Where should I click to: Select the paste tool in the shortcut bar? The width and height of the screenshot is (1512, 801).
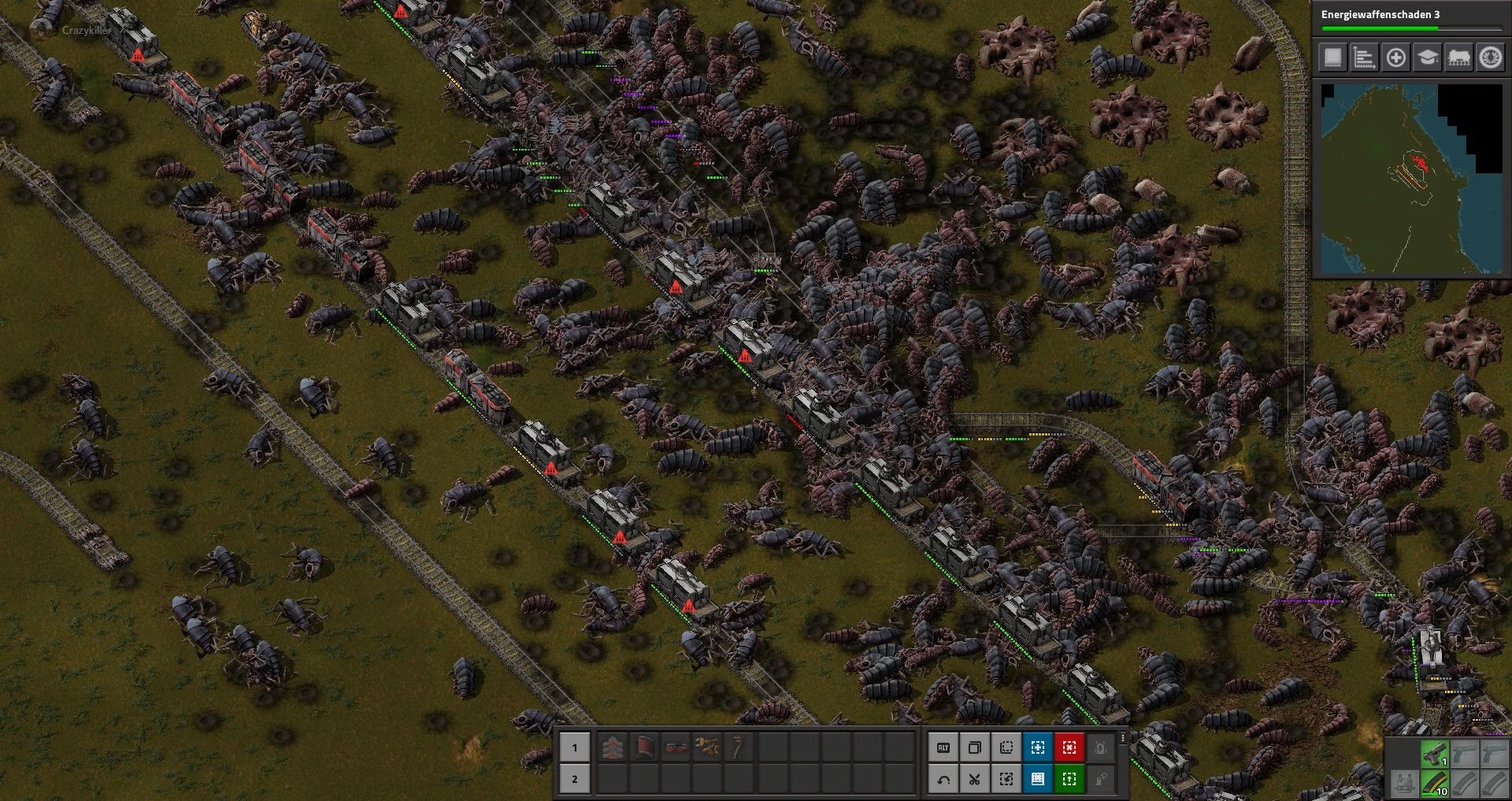click(1006, 780)
